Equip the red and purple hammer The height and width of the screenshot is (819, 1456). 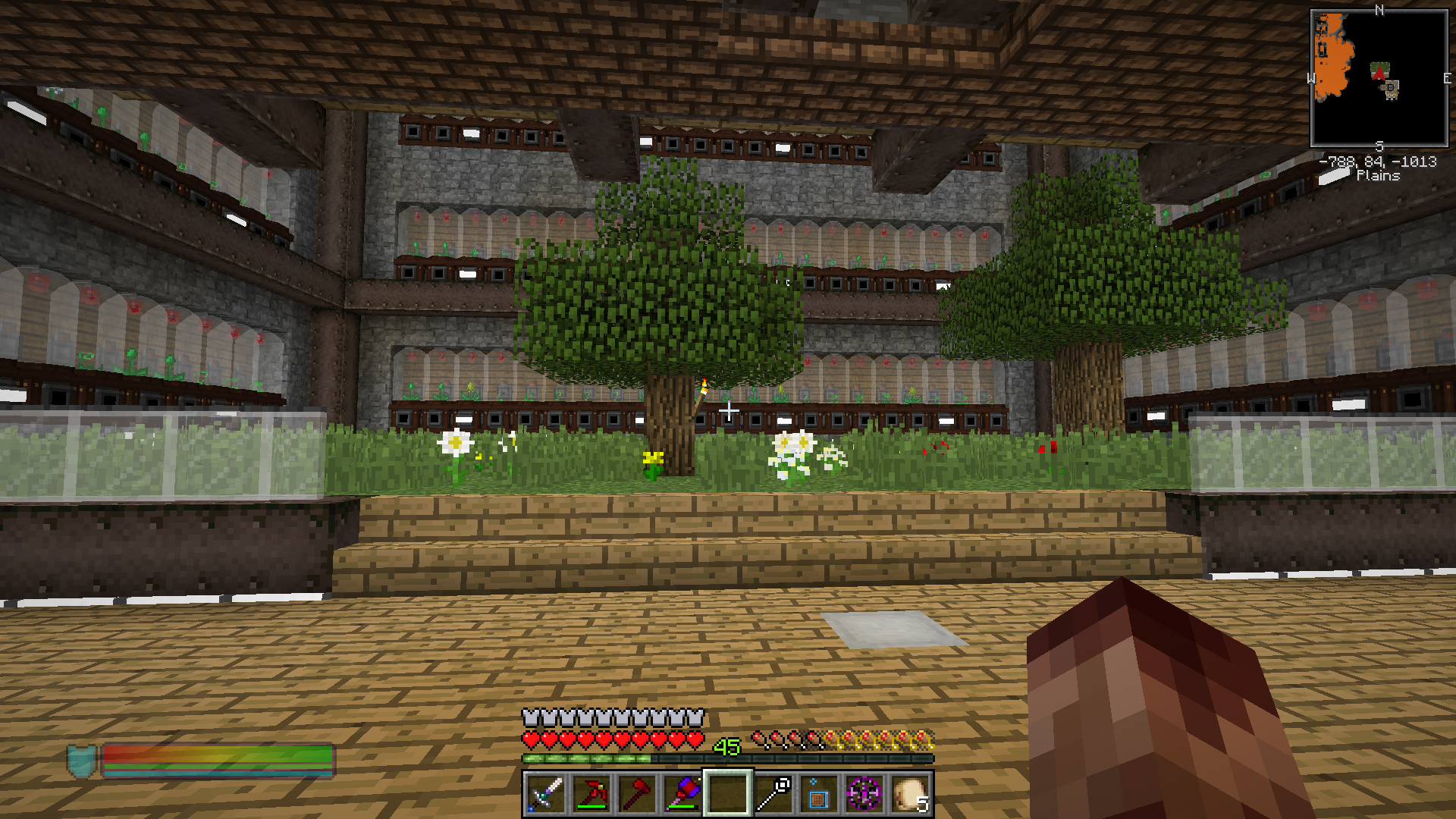click(682, 794)
